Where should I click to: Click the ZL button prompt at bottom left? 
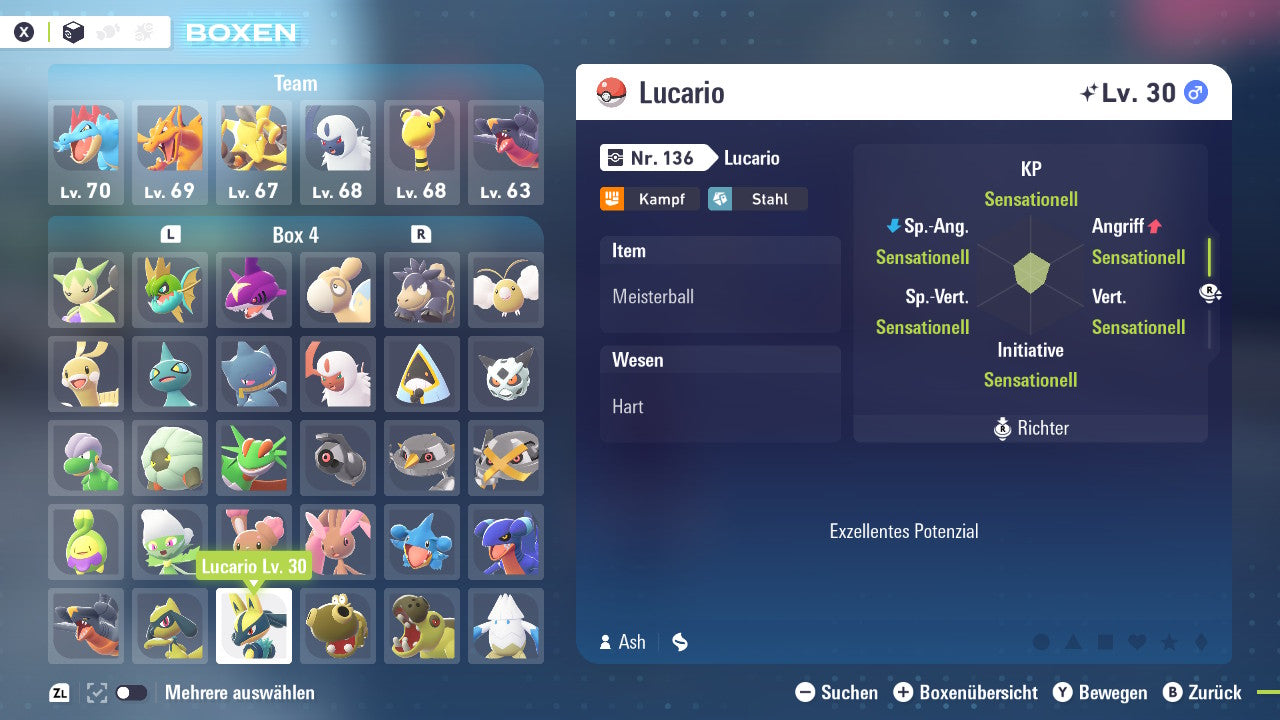click(x=60, y=692)
